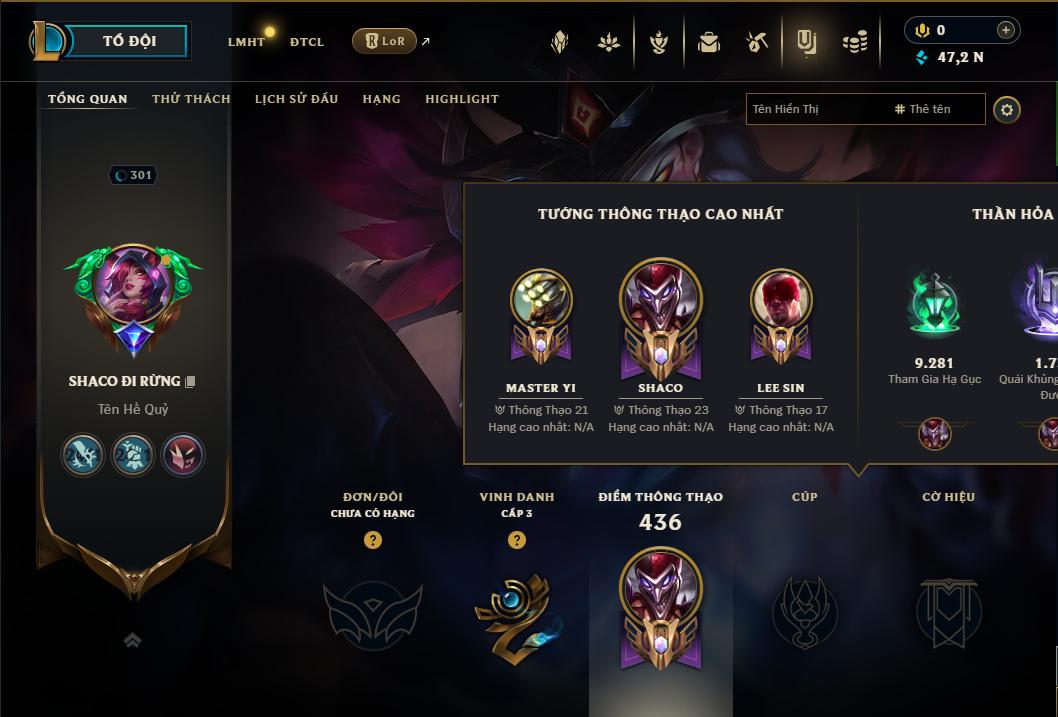This screenshot has height=717, width=1058.
Task: Copy the SHACO ĐI RỪNG summoner name
Action: point(190,381)
